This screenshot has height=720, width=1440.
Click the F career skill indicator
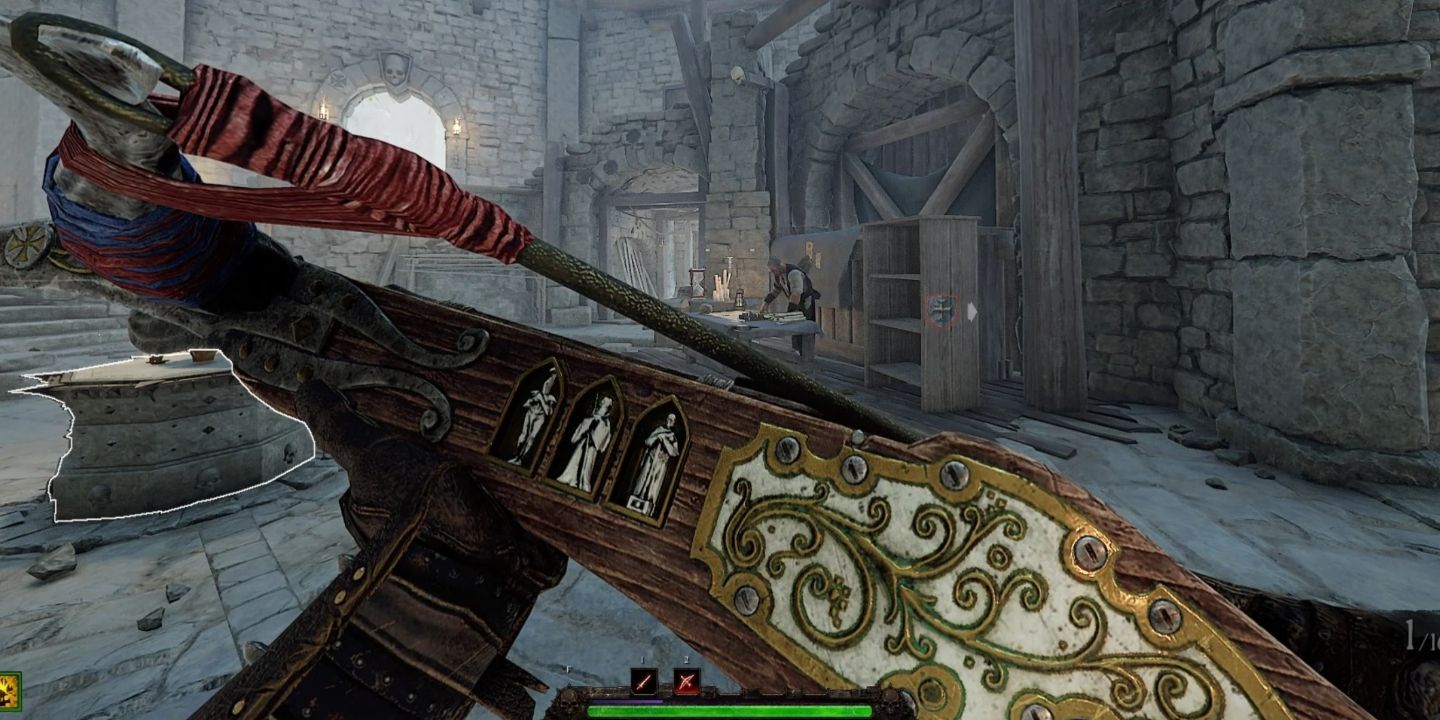pyautogui.click(x=568, y=670)
